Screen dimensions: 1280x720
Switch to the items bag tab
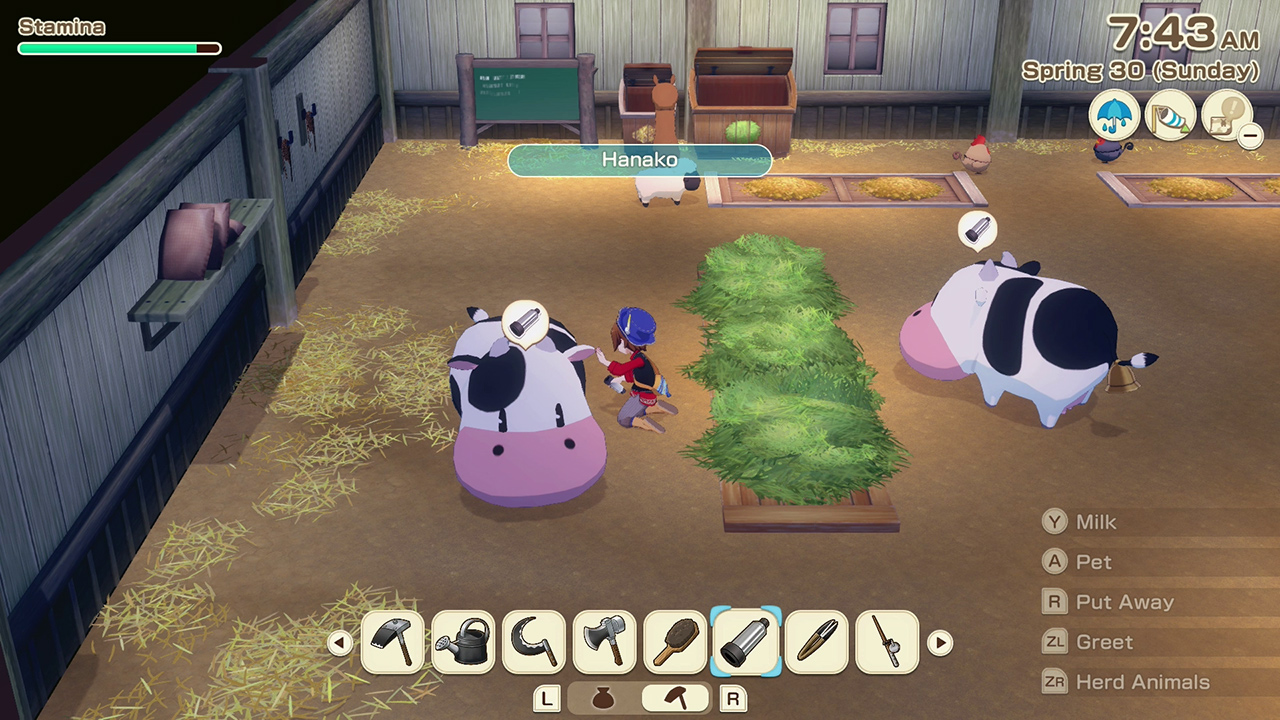(601, 698)
